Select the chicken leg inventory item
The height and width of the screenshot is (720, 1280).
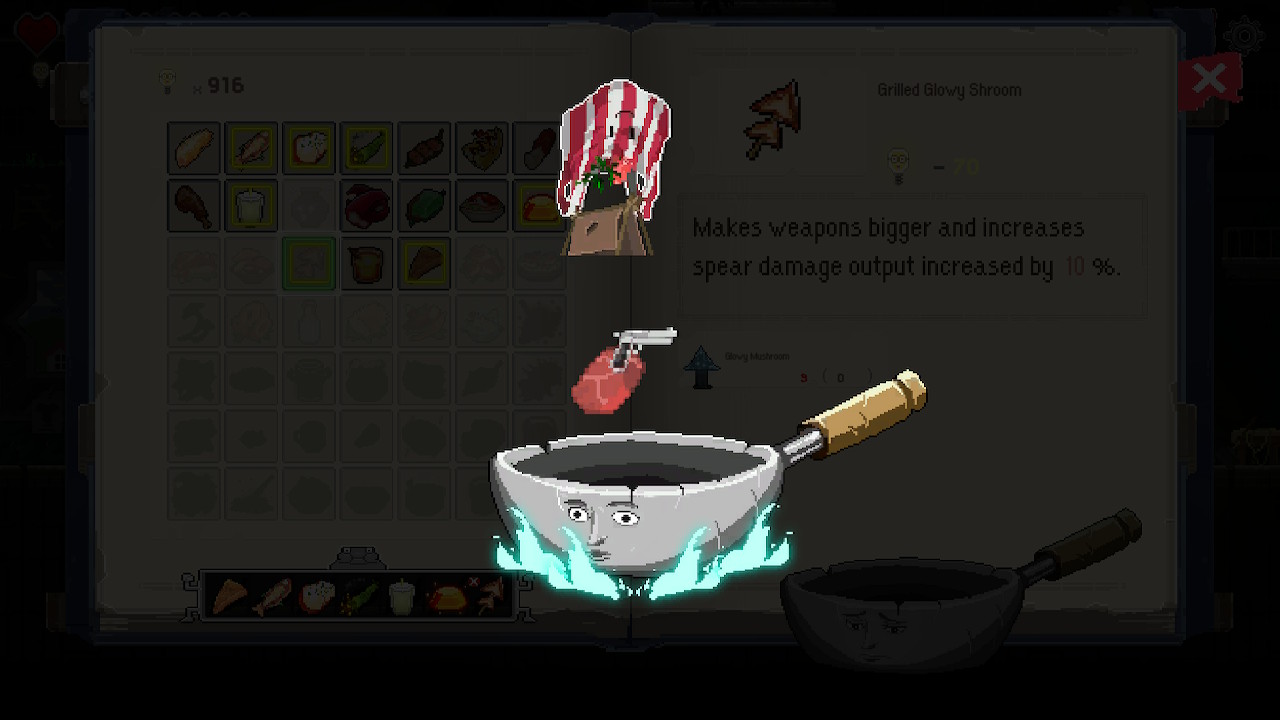[x=193, y=206]
